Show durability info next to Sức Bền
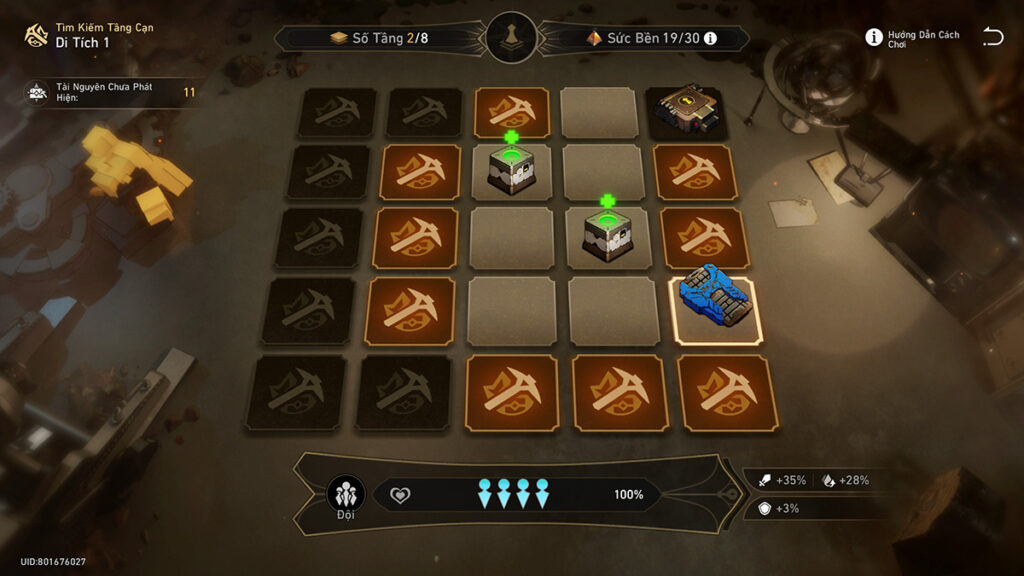 (710, 38)
